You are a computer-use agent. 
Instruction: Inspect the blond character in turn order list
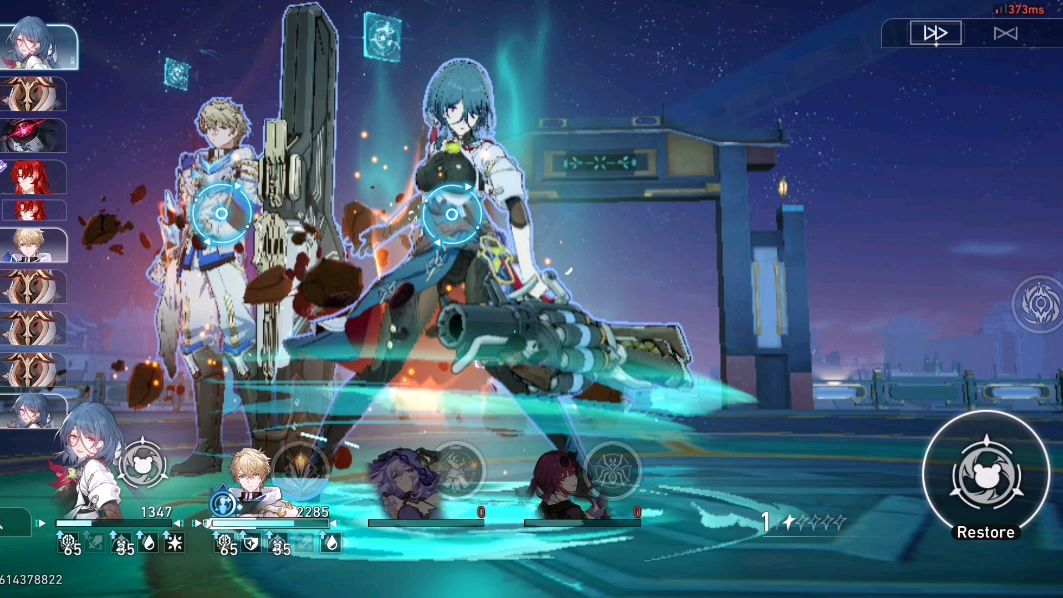(x=34, y=244)
